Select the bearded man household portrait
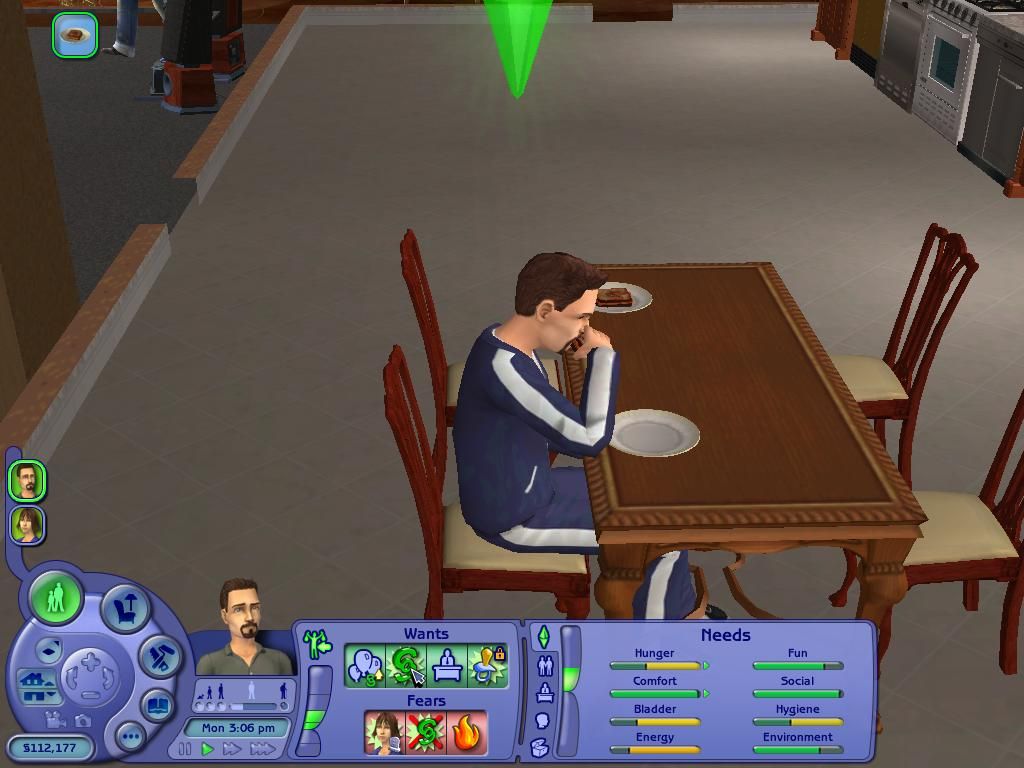Screen dimensions: 1024x768 (x=27, y=481)
